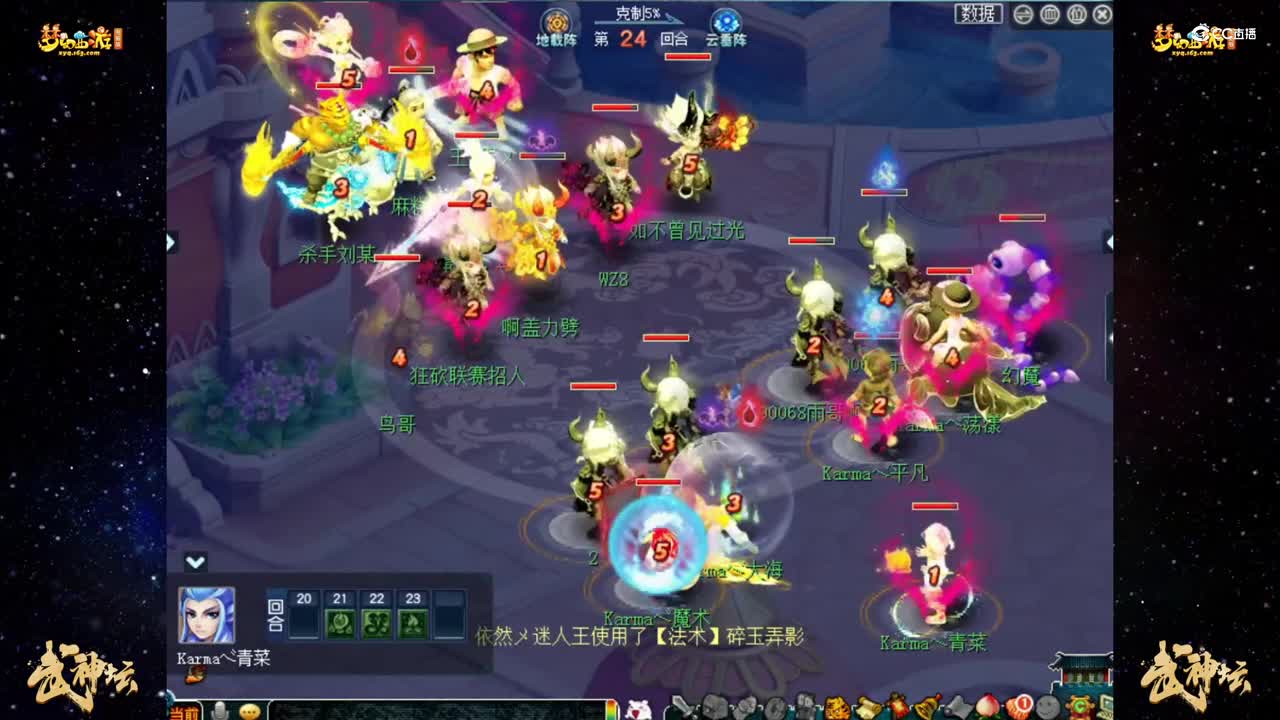
Task: Click the upper arrow on the right screen edge
Action: (x=1110, y=240)
